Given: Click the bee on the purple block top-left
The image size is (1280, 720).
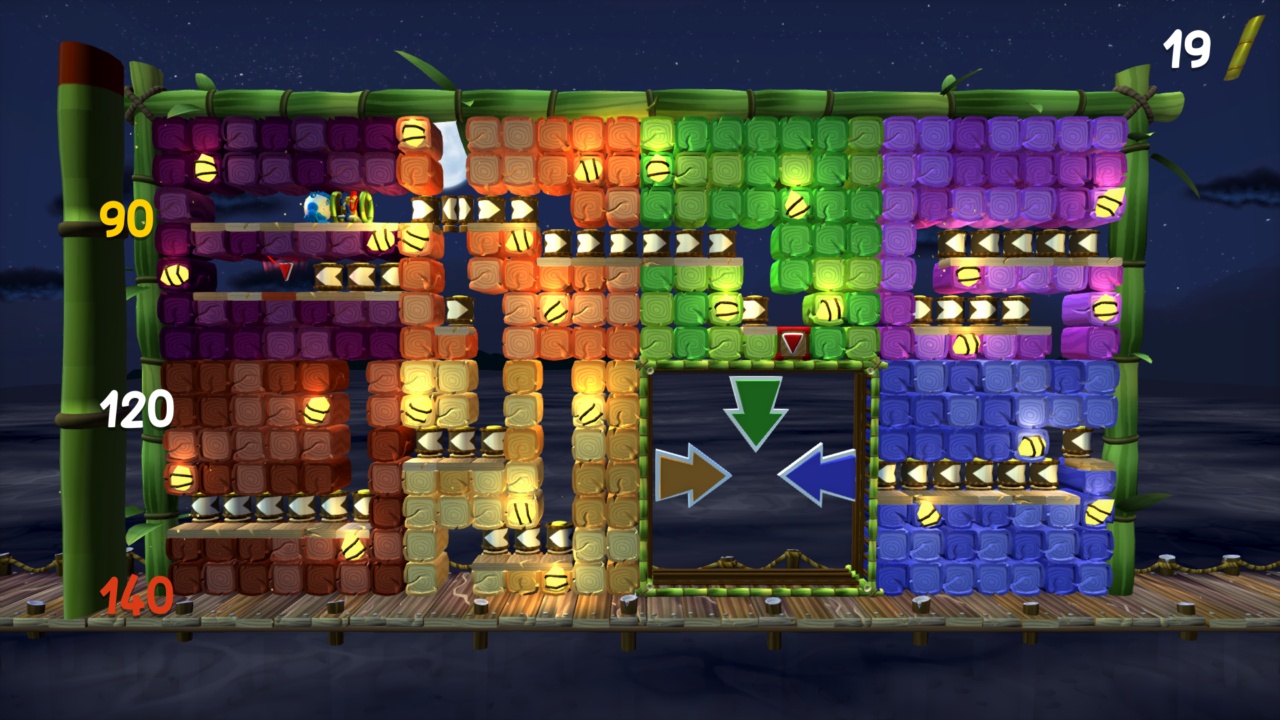Looking at the screenshot, I should (x=203, y=170).
